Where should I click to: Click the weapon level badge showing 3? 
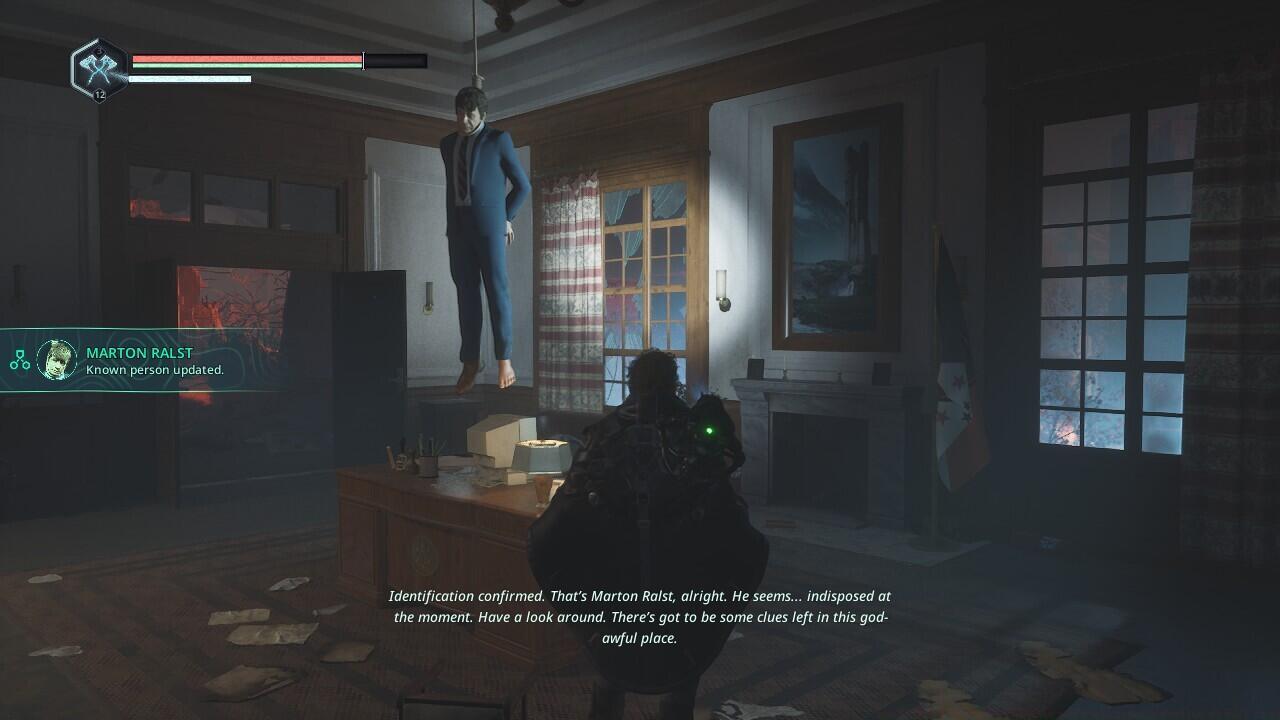[x=98, y=50]
